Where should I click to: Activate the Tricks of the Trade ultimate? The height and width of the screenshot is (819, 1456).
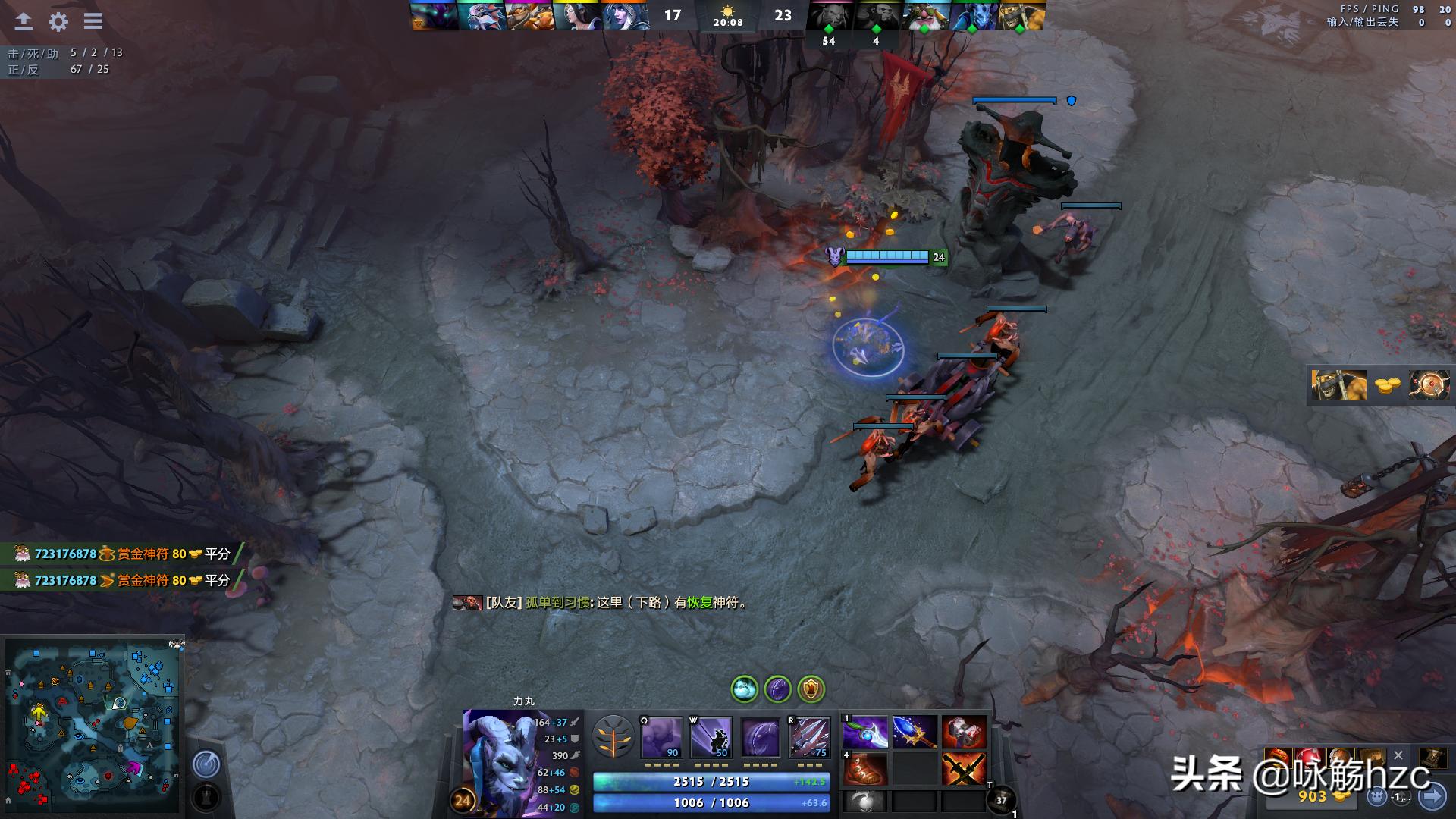pyautogui.click(x=809, y=737)
